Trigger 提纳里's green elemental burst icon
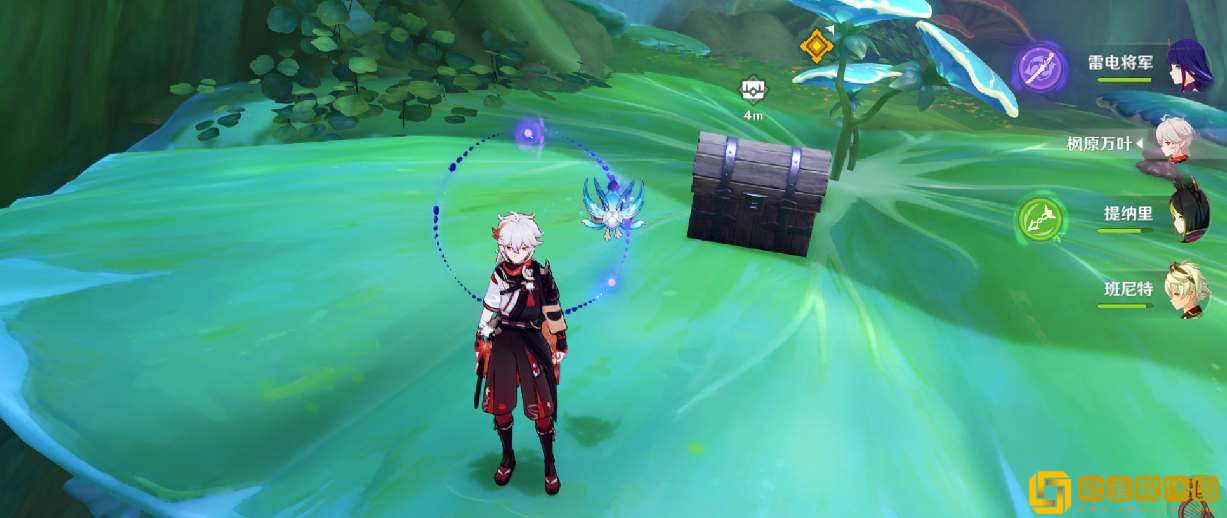The height and width of the screenshot is (518, 1227). [1037, 215]
